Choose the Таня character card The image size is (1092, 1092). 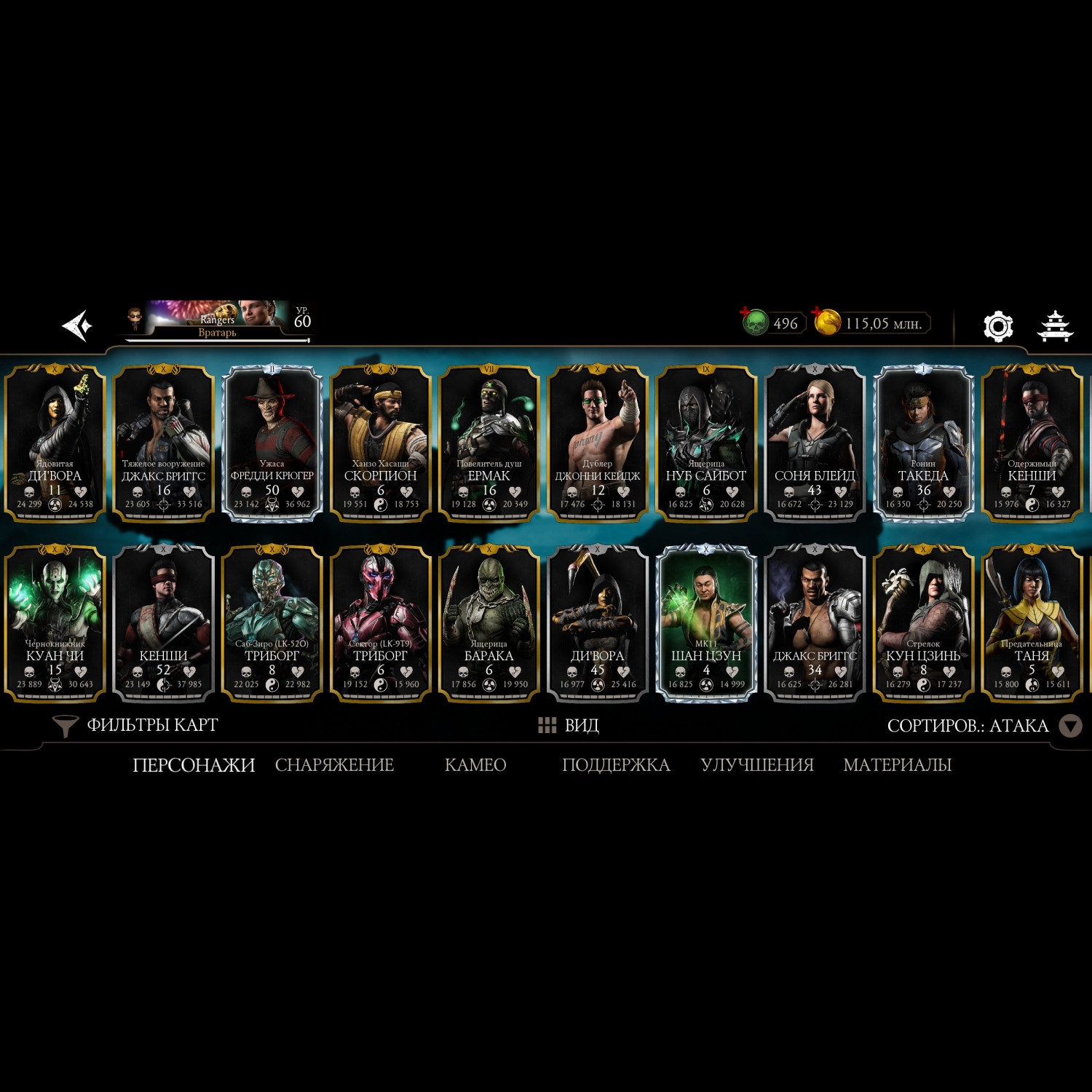tap(1032, 623)
